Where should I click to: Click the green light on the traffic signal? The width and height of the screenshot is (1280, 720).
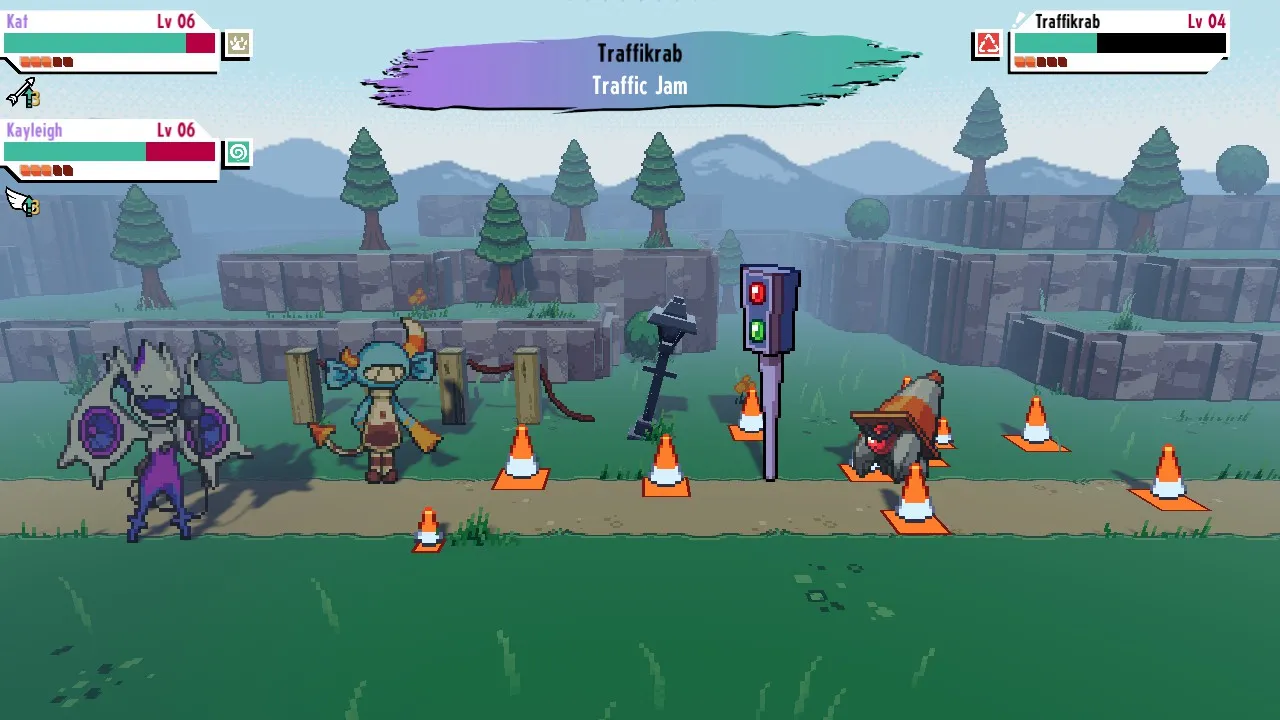(756, 330)
